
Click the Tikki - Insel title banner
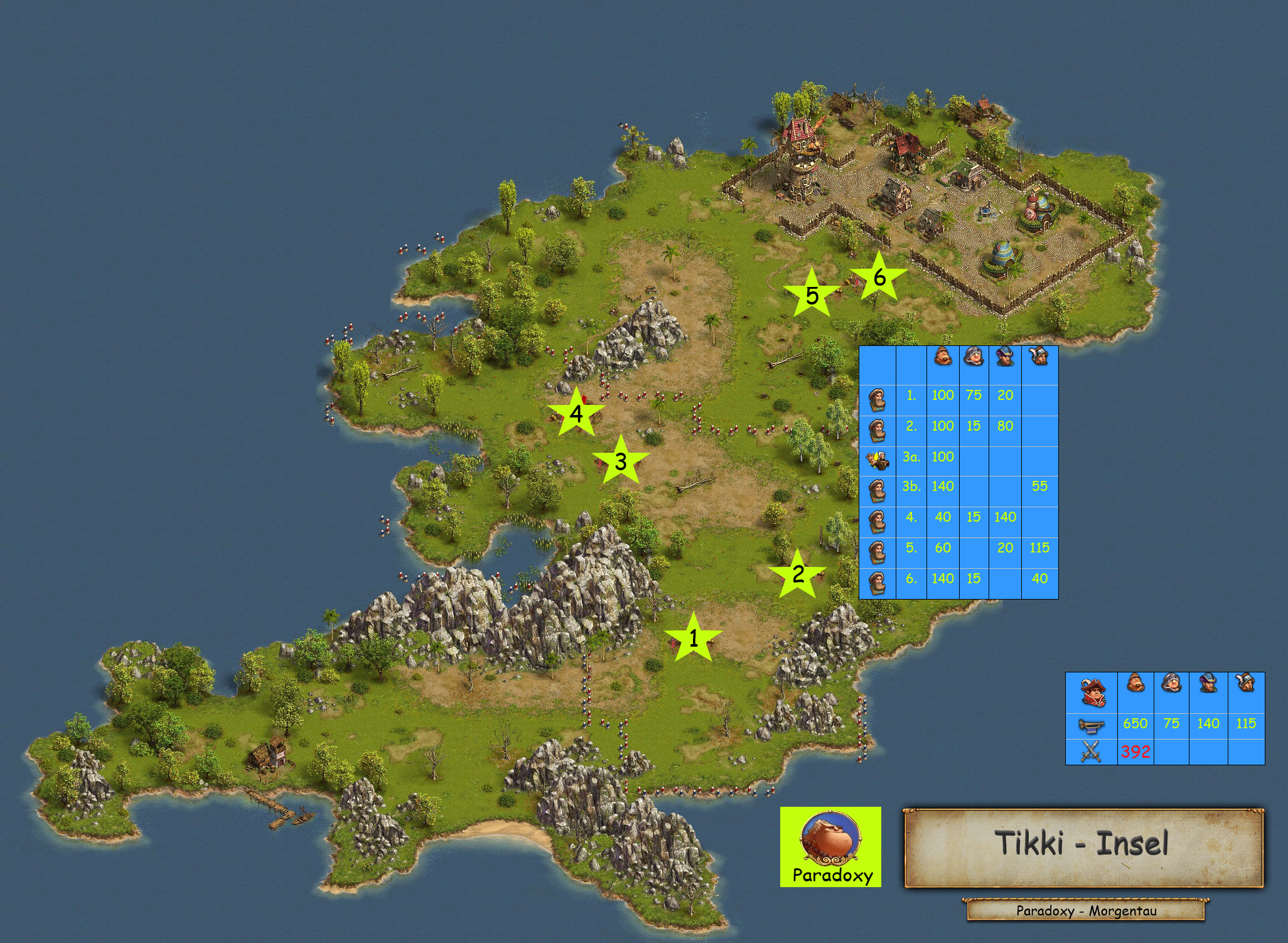point(1083,848)
